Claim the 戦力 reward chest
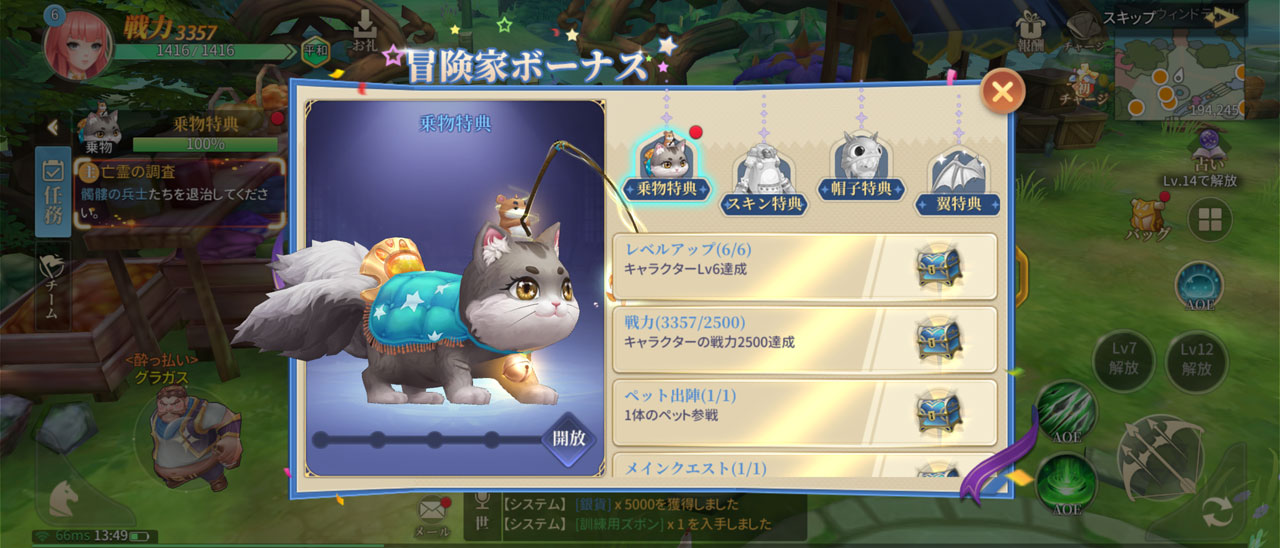Screen dimensions: 1280x548 coord(938,340)
